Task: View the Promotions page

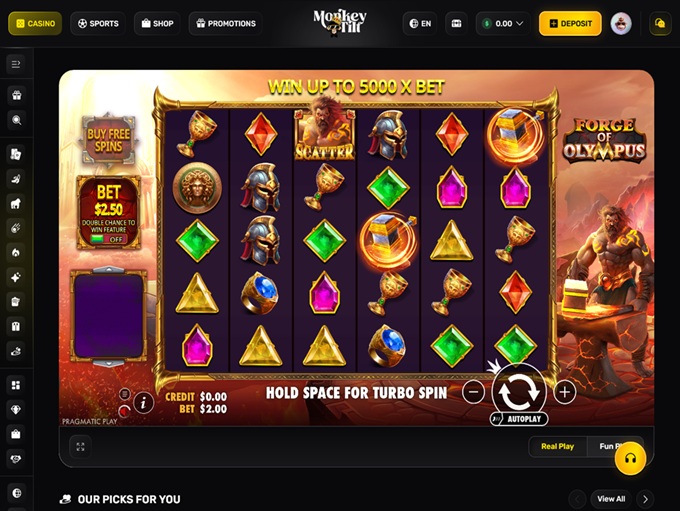Action: coord(225,23)
